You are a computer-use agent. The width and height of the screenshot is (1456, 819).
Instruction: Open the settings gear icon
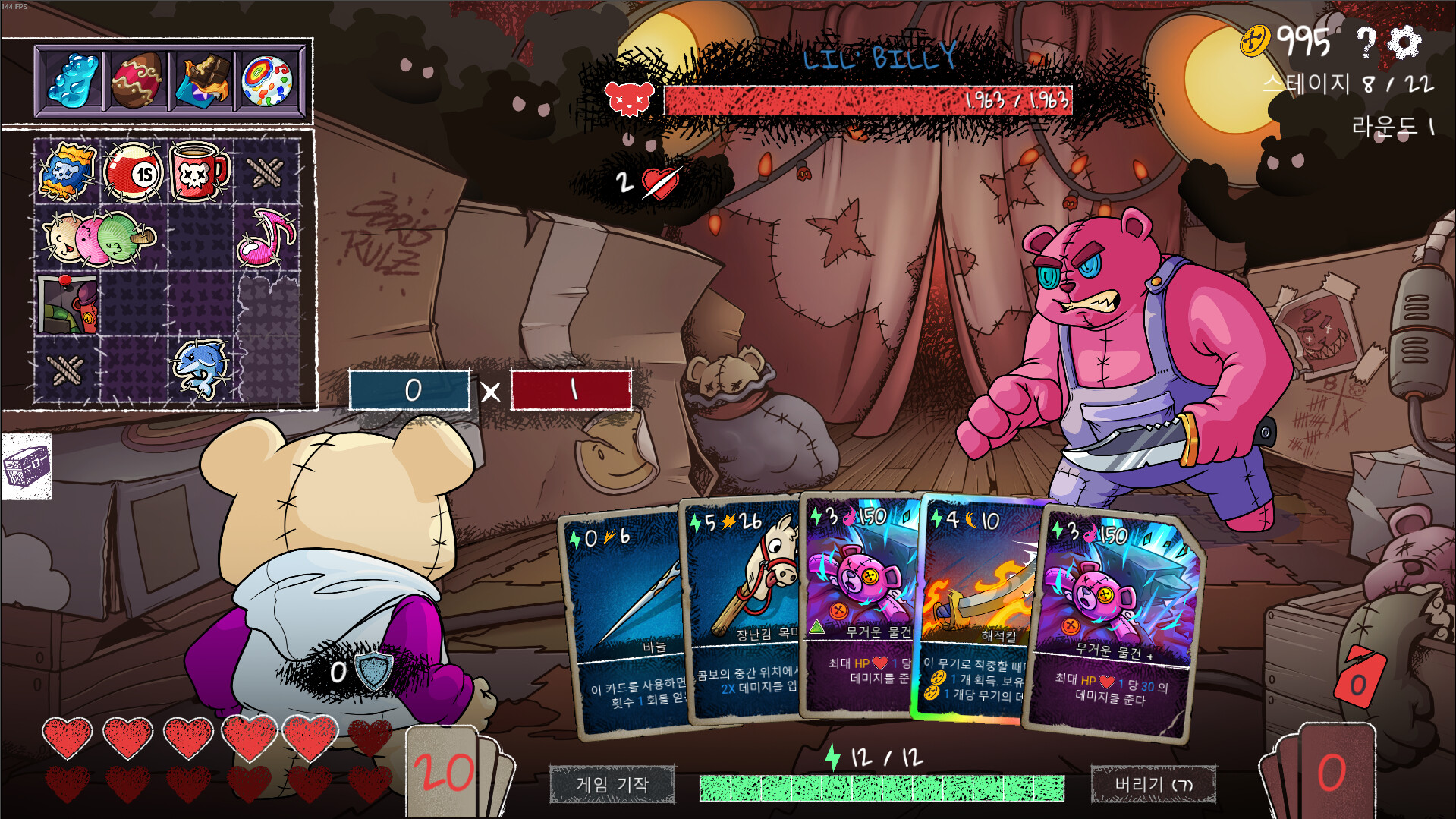pyautogui.click(x=1404, y=43)
